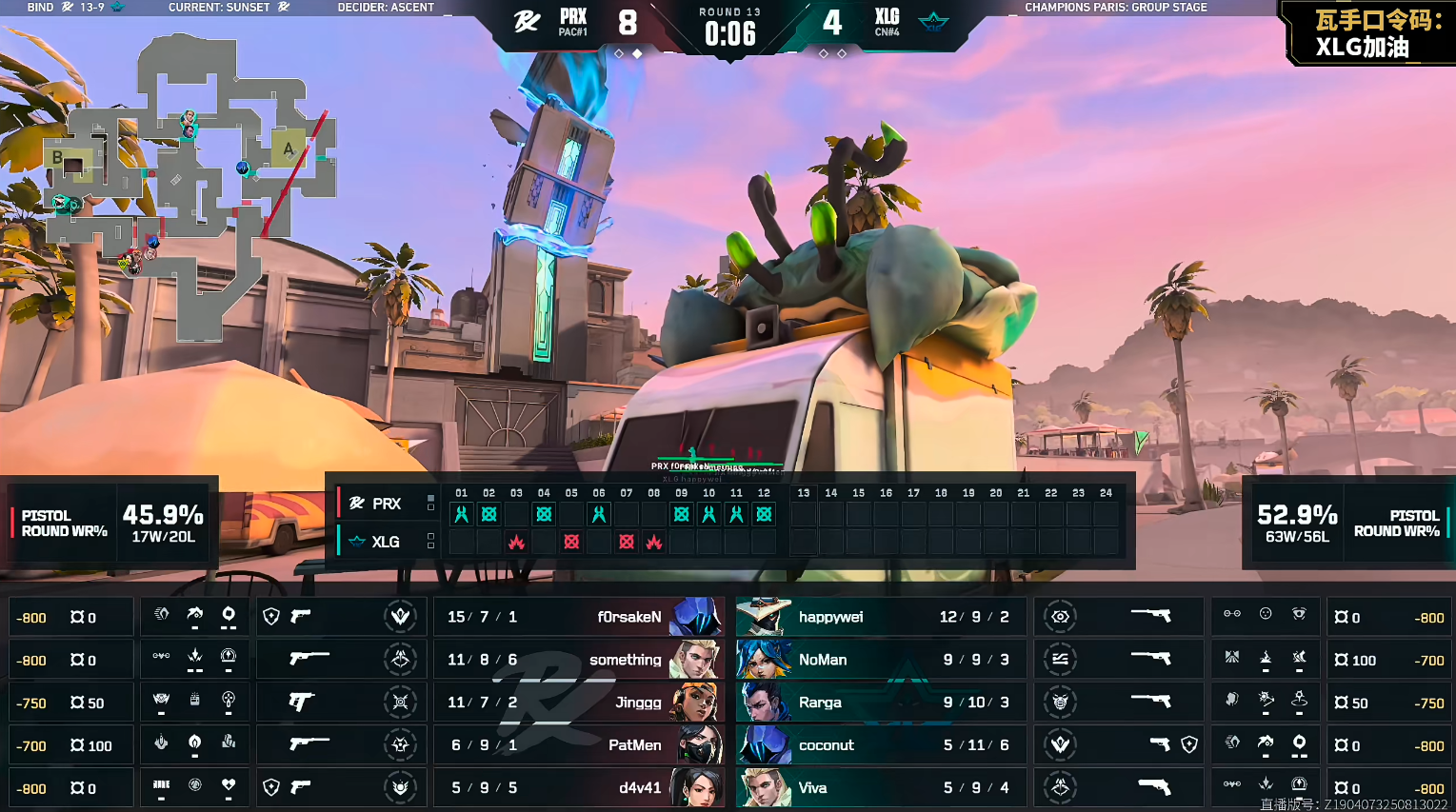Select something's player row
The image size is (1456, 812).
pyautogui.click(x=579, y=660)
